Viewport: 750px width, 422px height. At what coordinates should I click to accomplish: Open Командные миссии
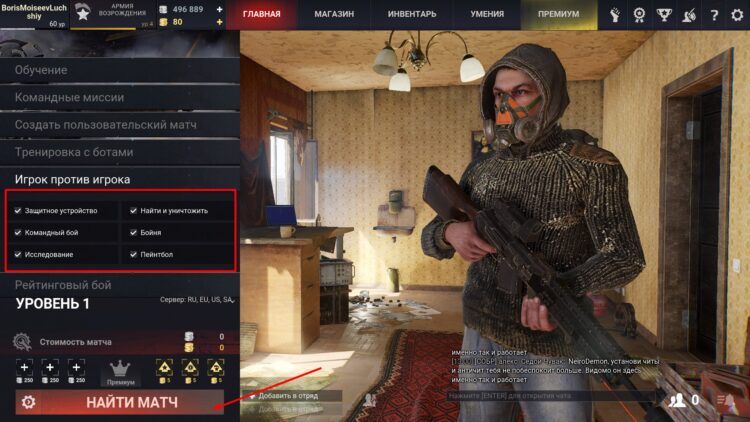[x=70, y=97]
